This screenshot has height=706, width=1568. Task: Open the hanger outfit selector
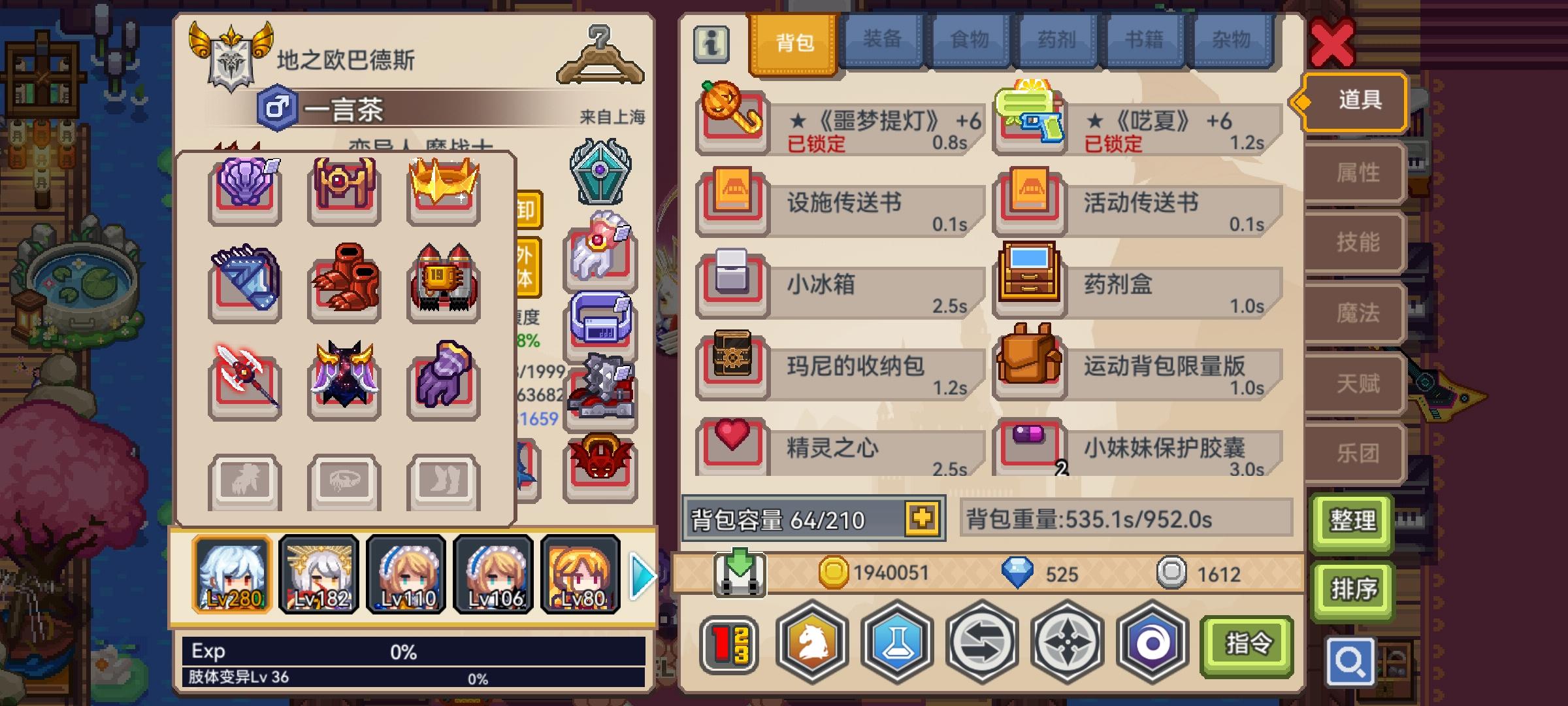[600, 54]
